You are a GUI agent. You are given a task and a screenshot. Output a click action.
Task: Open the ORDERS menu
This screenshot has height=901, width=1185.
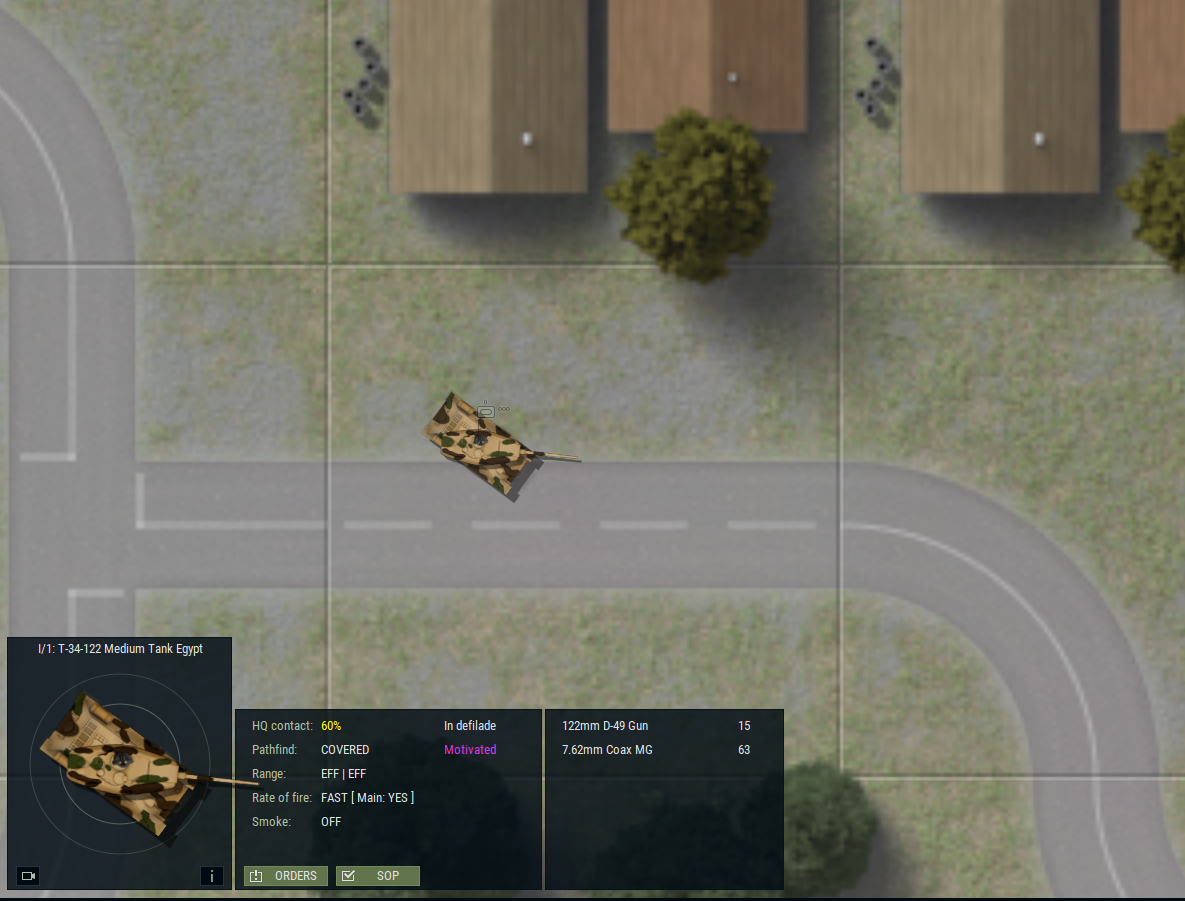pyautogui.click(x=286, y=876)
